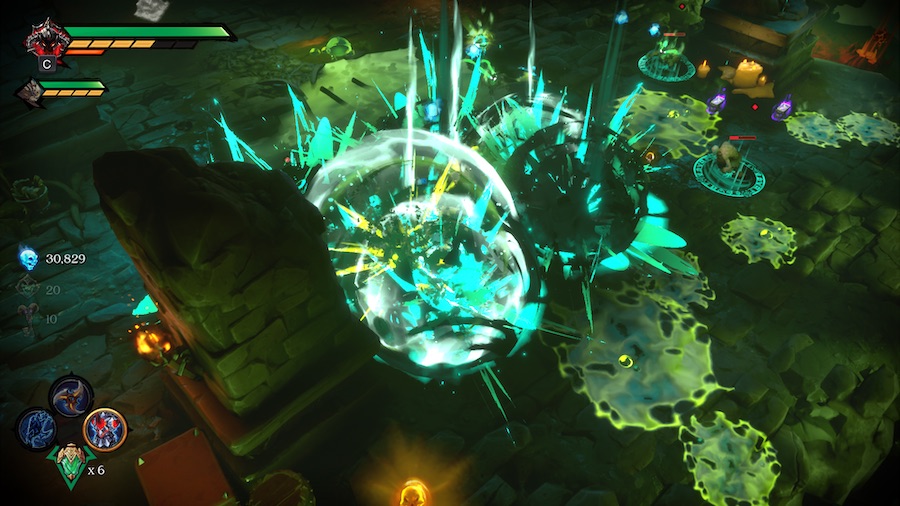The height and width of the screenshot is (506, 900).
Task: Trigger the gold-ringed red armored ability
Action: pyautogui.click(x=104, y=429)
